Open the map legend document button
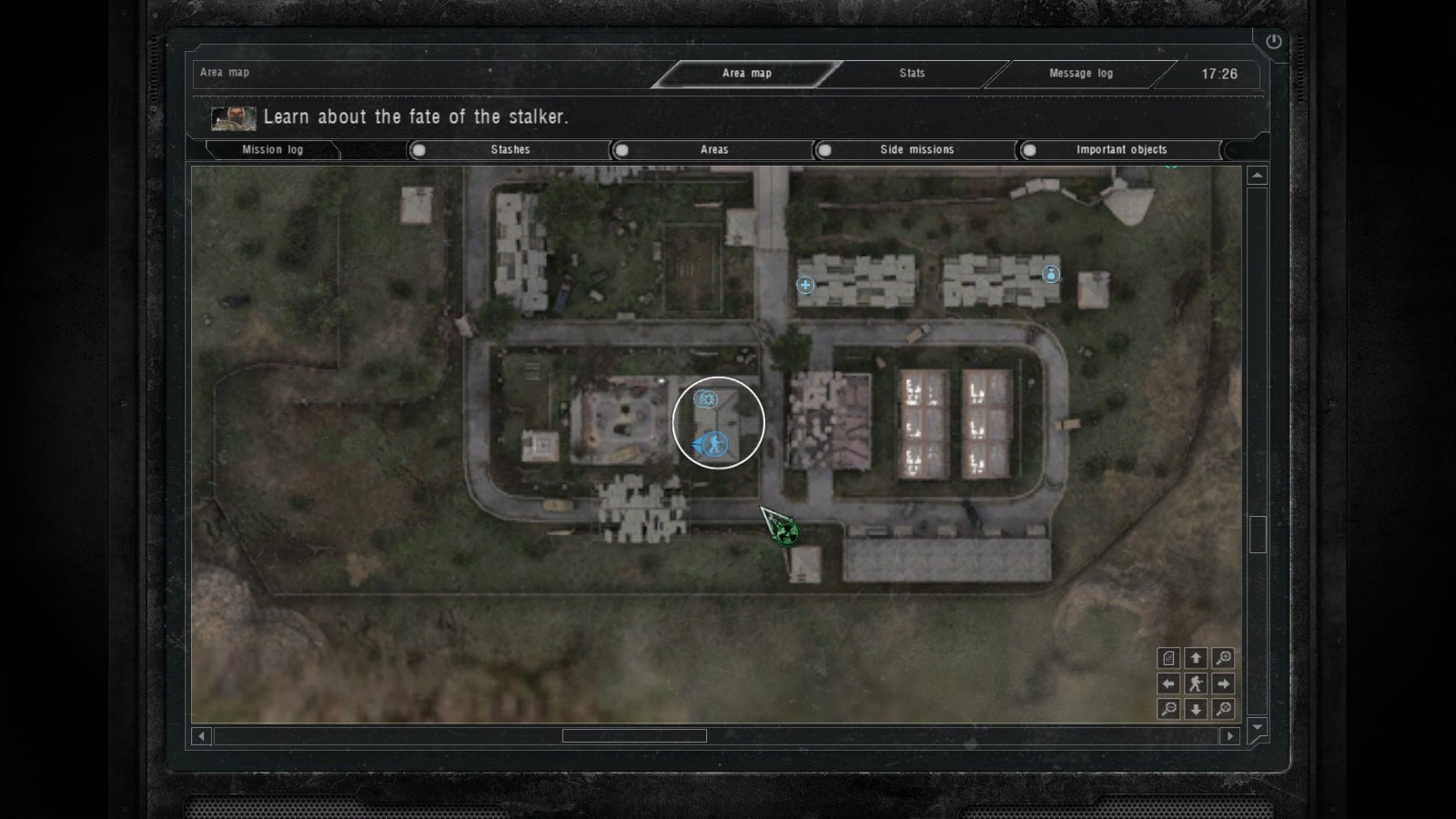The height and width of the screenshot is (819, 1456). point(1168,658)
